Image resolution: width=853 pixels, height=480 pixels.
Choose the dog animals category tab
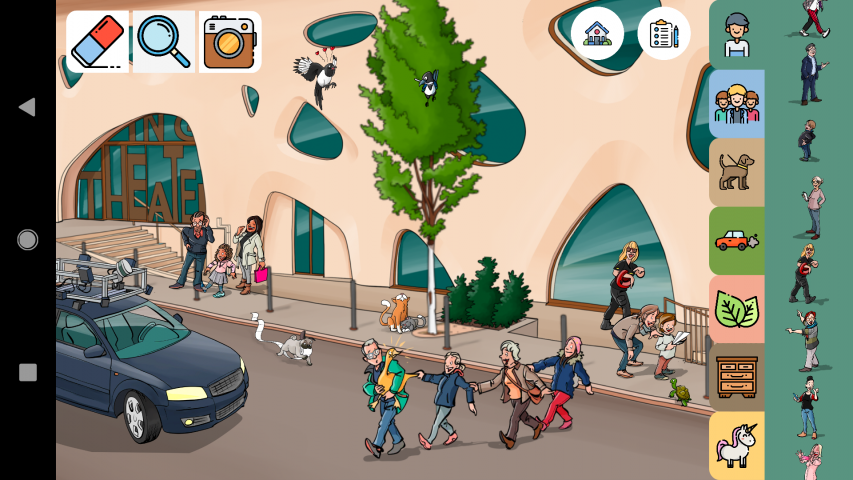click(x=737, y=171)
